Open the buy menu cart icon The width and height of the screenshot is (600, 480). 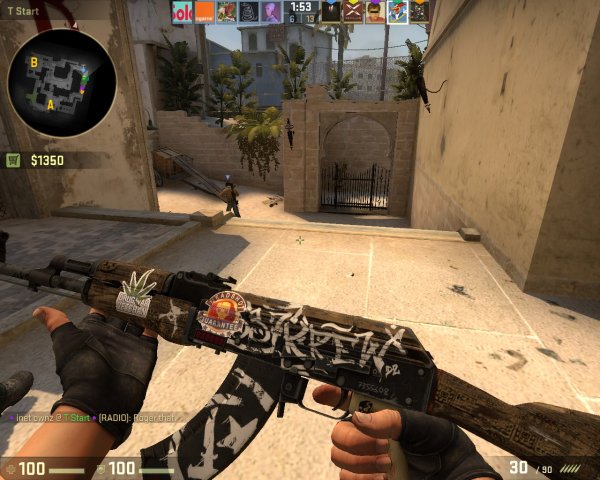pos(14,159)
